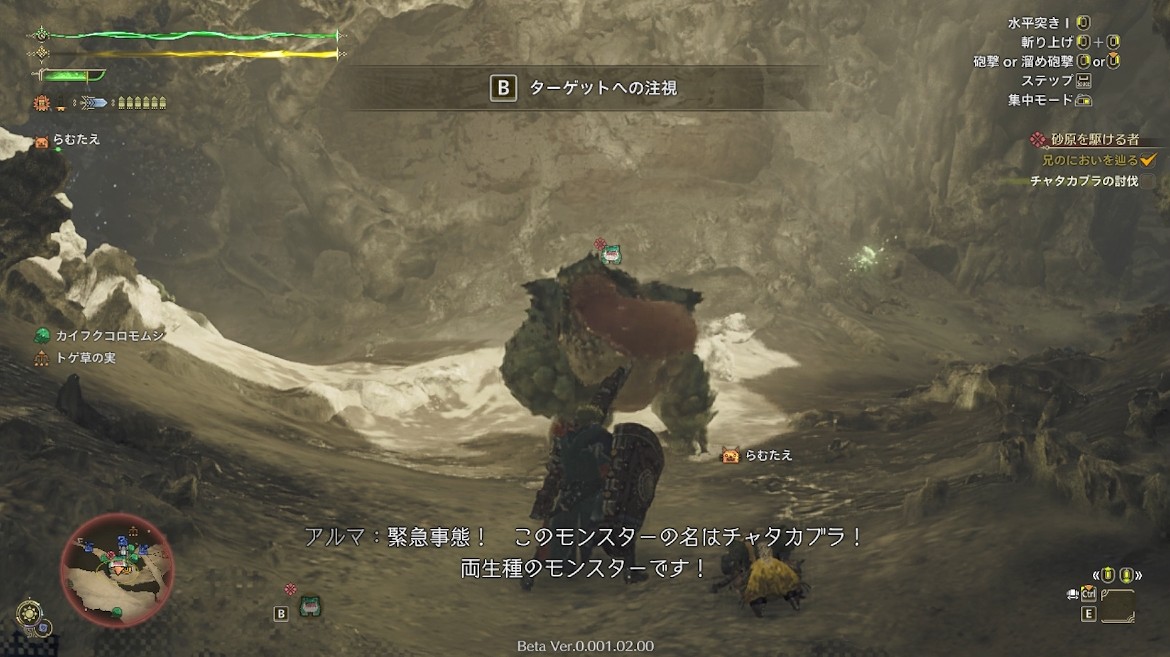Click the らむたえ Palico entry under the gauges
This screenshot has height=657, width=1170.
68,141
